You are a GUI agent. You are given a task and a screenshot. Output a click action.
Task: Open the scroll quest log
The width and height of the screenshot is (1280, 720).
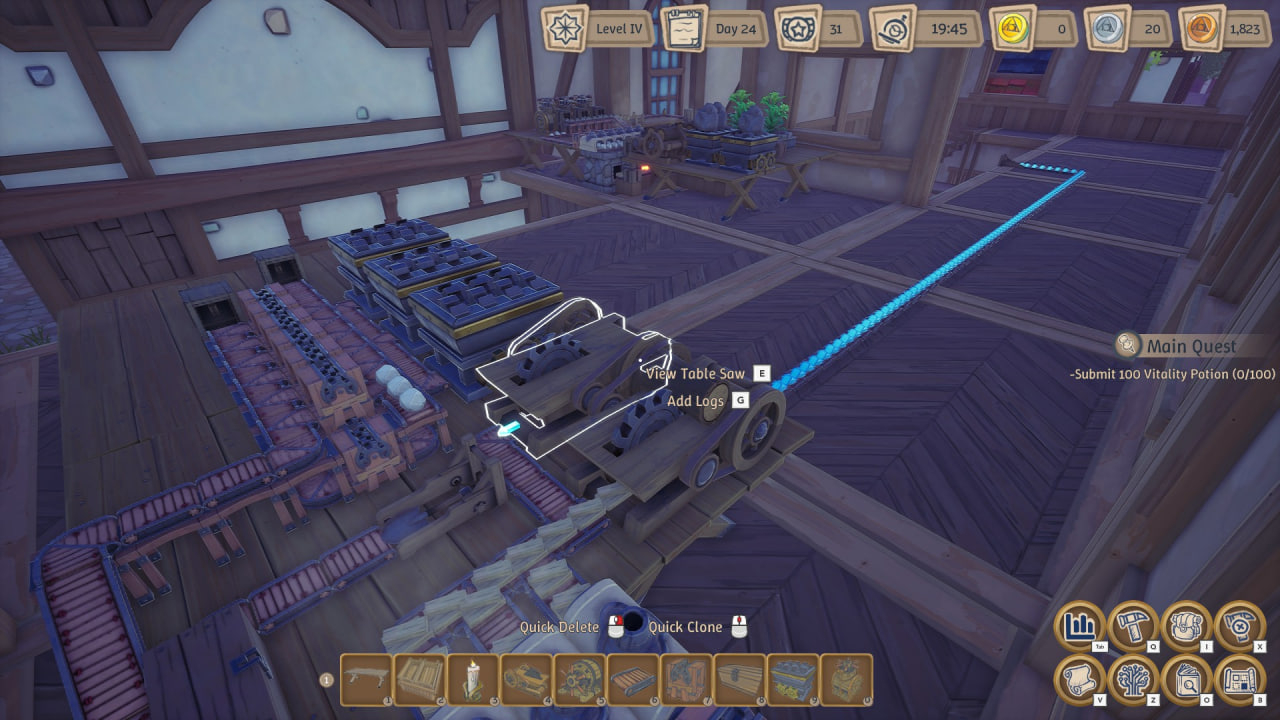point(1080,680)
